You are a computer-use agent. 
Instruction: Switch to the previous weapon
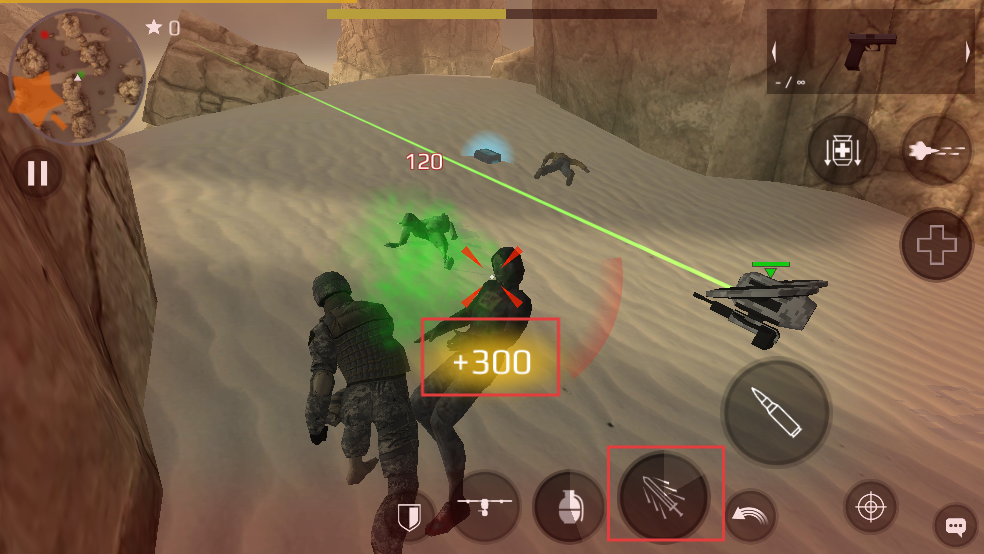point(775,53)
